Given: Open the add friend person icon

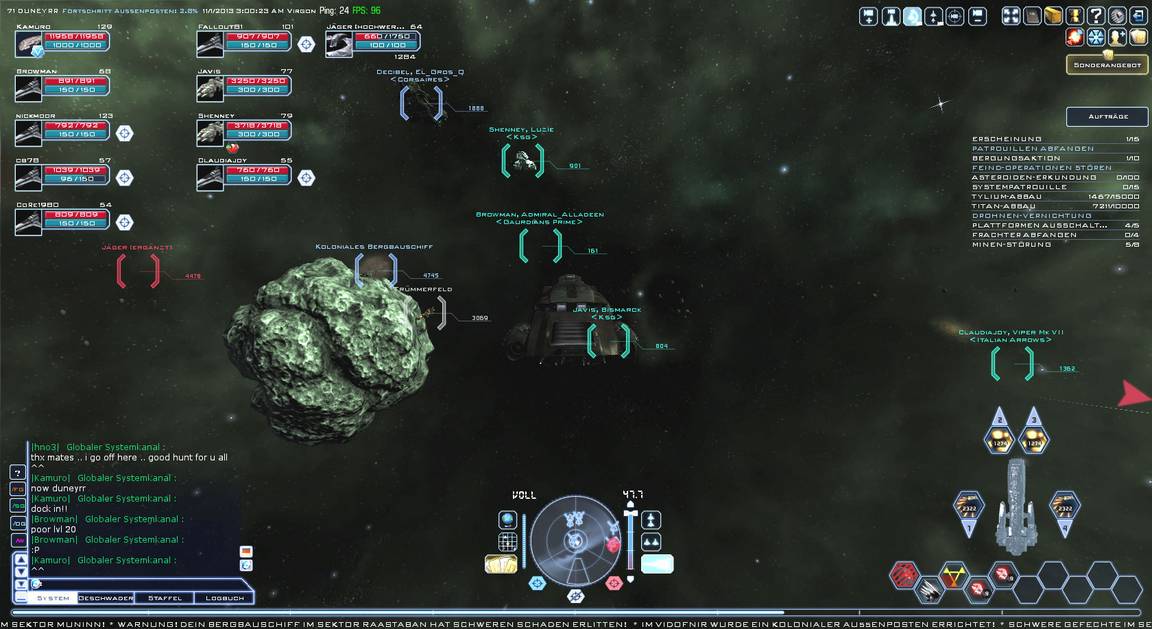Looking at the screenshot, I should (1118, 37).
